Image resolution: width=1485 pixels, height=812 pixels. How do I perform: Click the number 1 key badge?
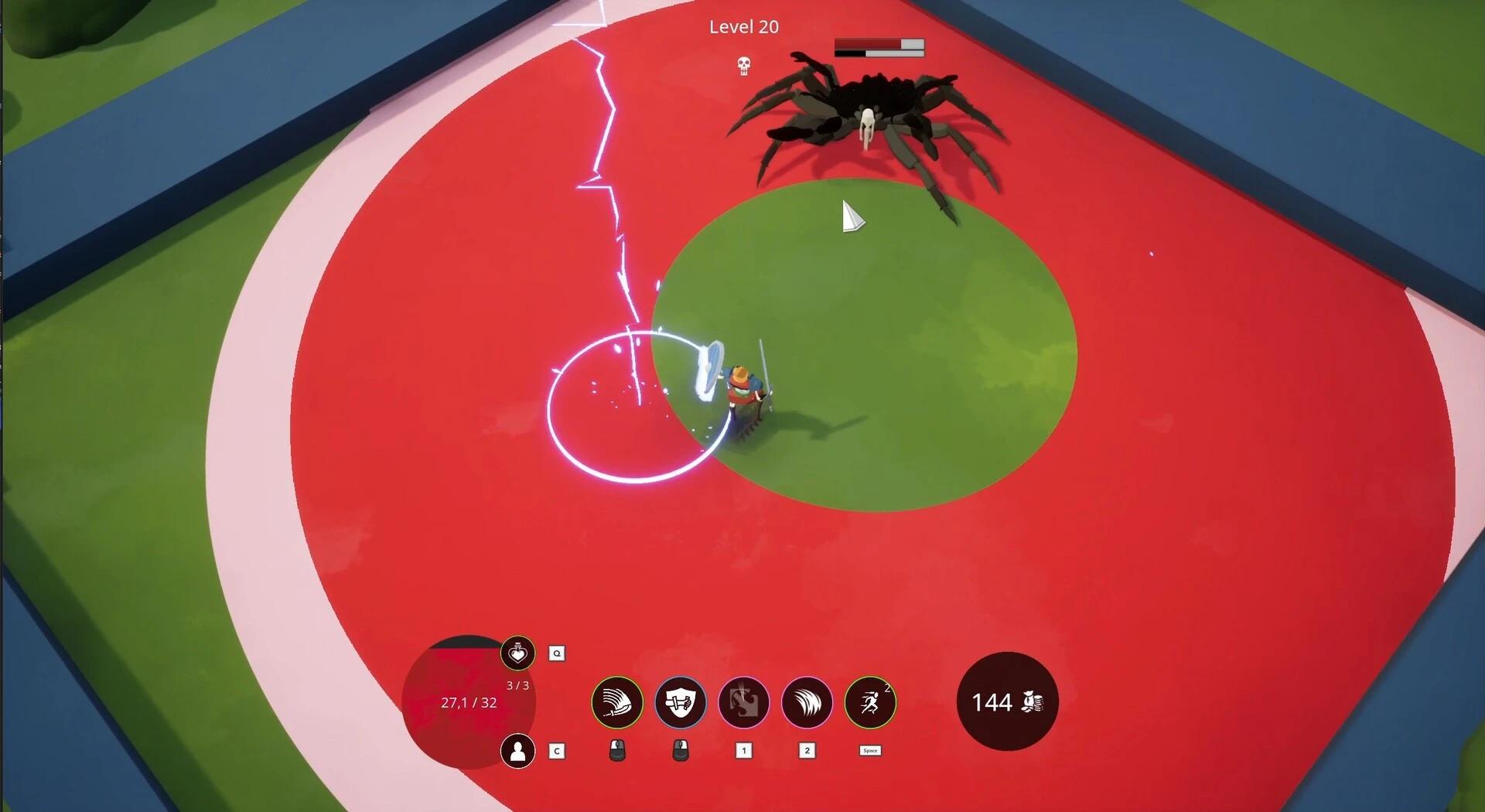[x=744, y=750]
